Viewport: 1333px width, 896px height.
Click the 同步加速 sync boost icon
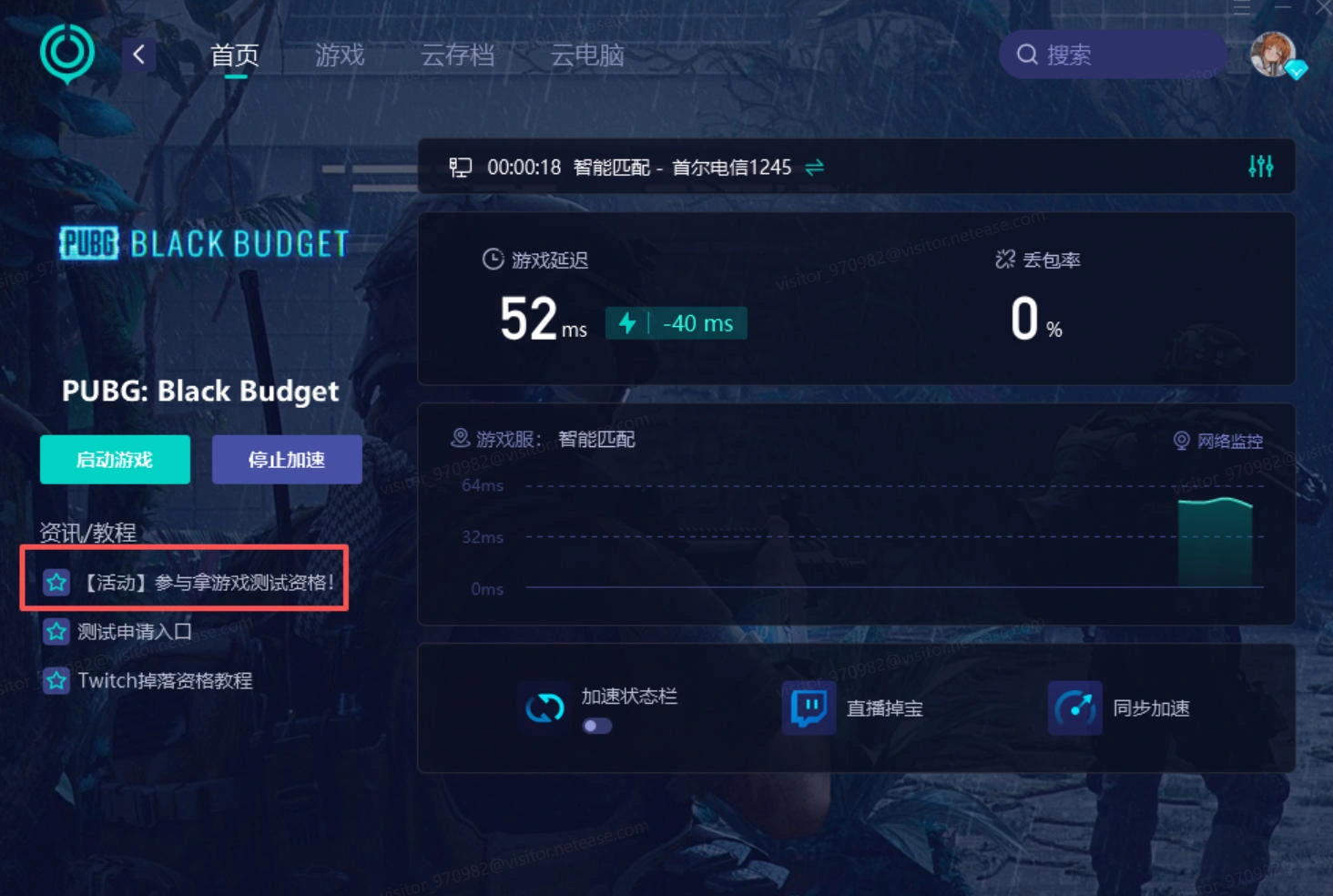pos(1074,708)
